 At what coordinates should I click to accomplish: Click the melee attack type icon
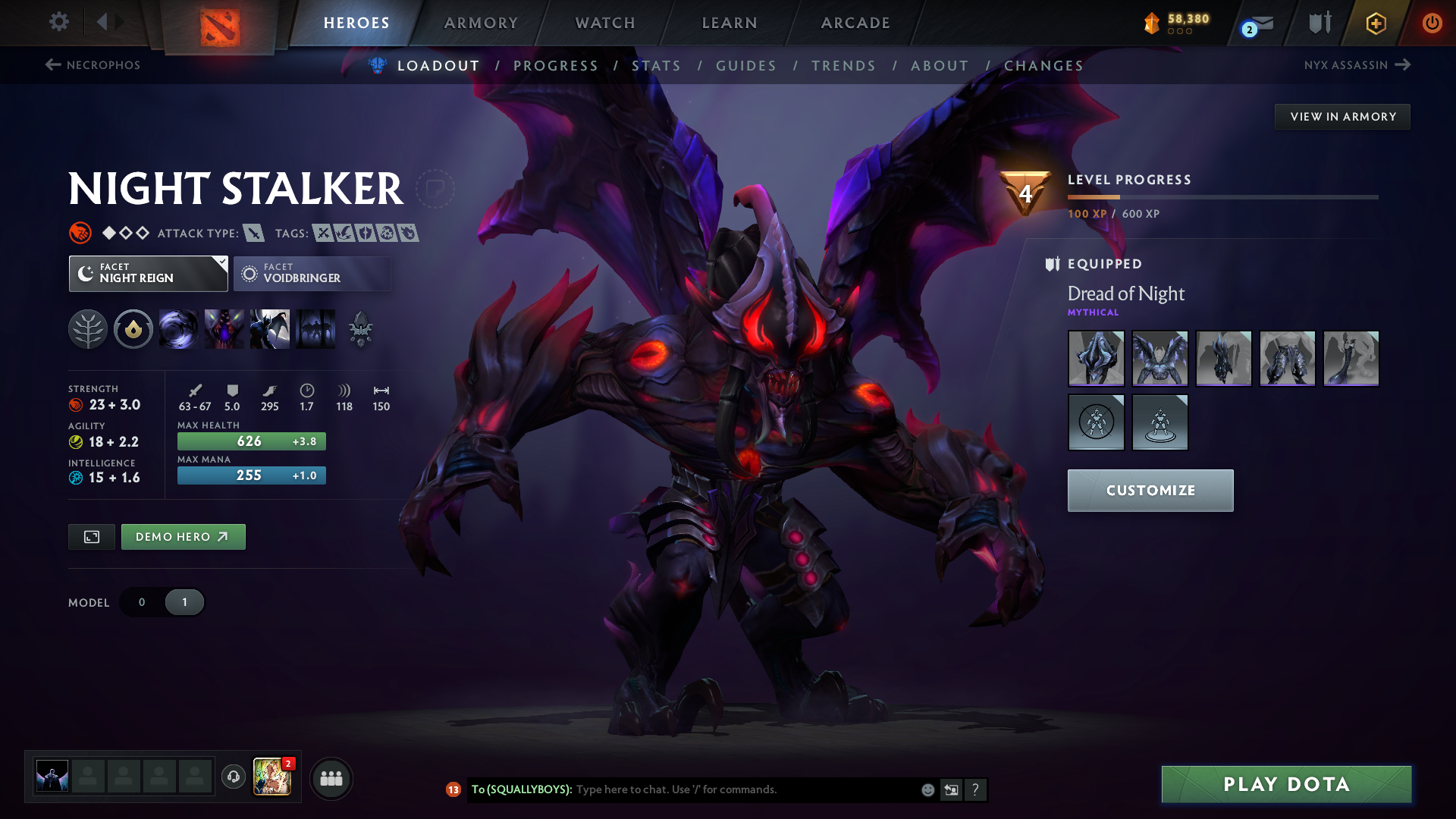pyautogui.click(x=256, y=233)
